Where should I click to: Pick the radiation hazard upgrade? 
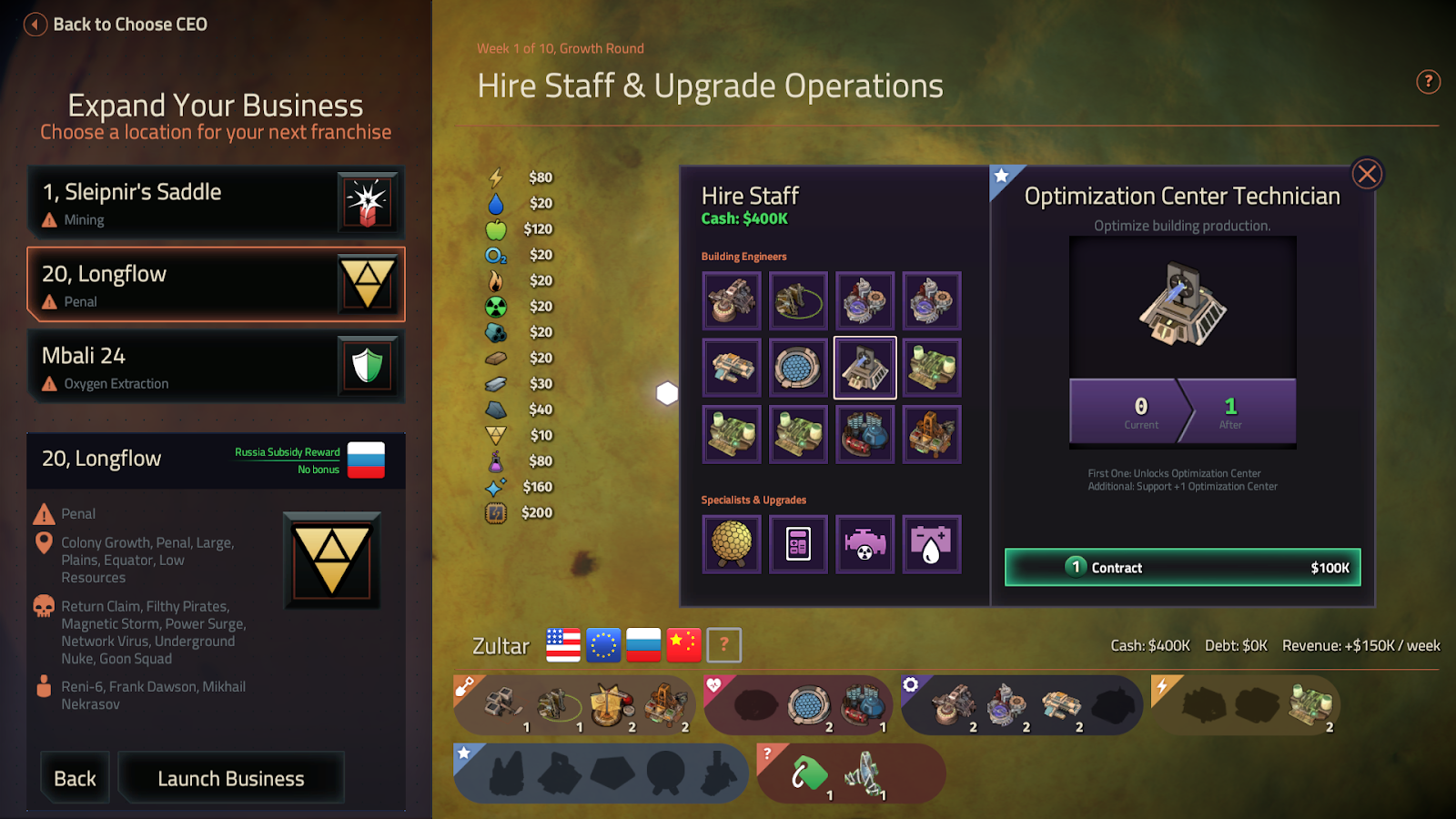(864, 544)
